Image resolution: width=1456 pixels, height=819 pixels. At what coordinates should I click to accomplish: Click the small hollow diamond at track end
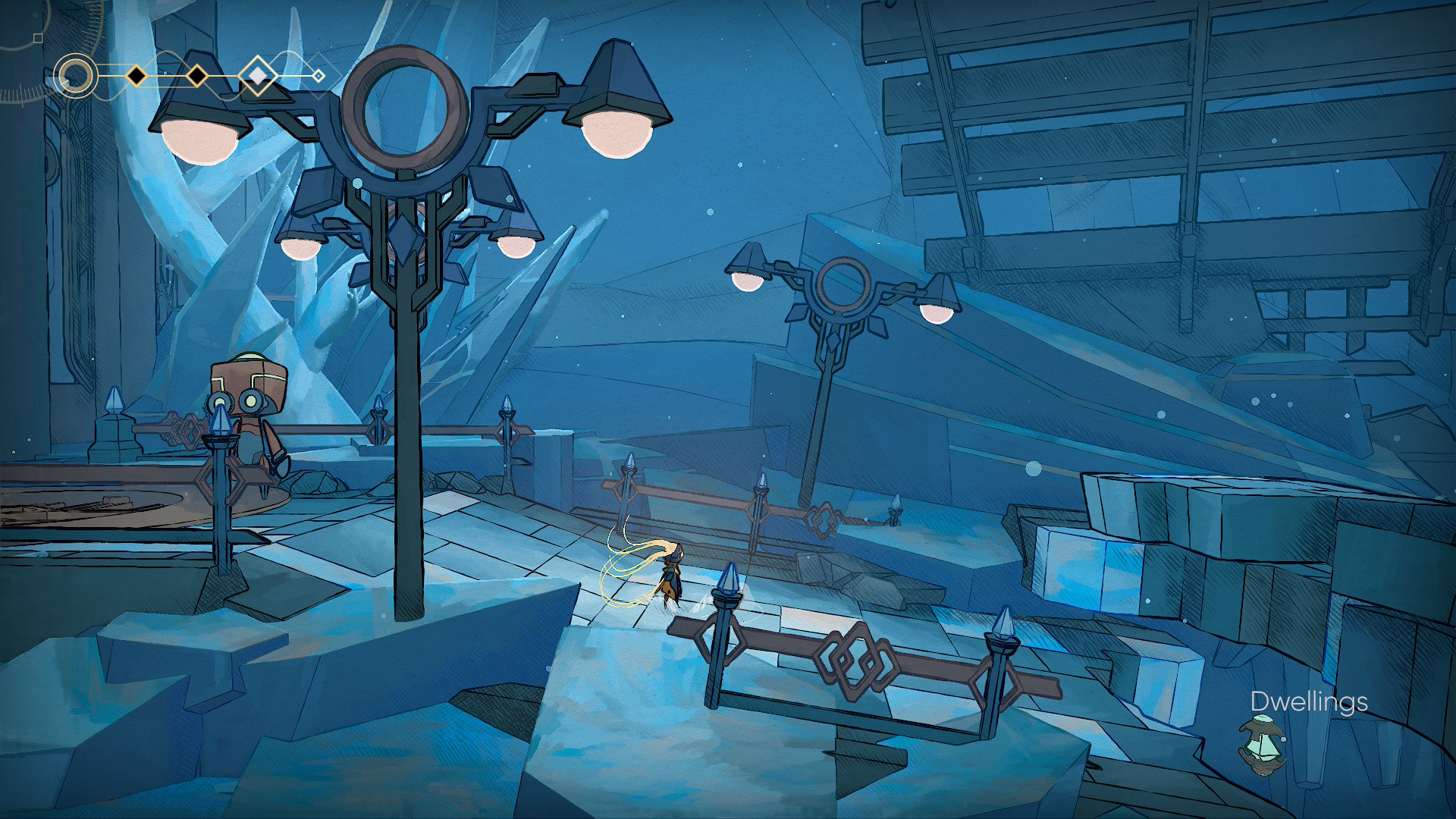click(x=319, y=76)
